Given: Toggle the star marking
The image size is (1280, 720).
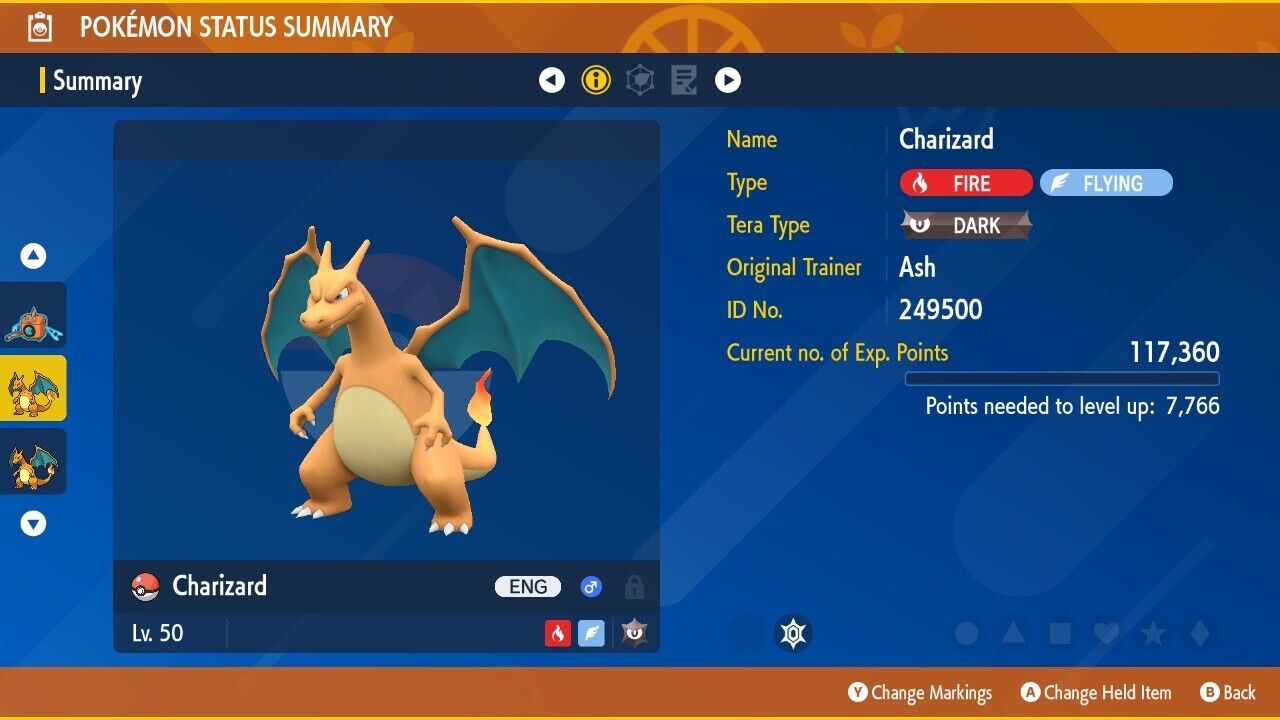Looking at the screenshot, I should tap(1152, 633).
